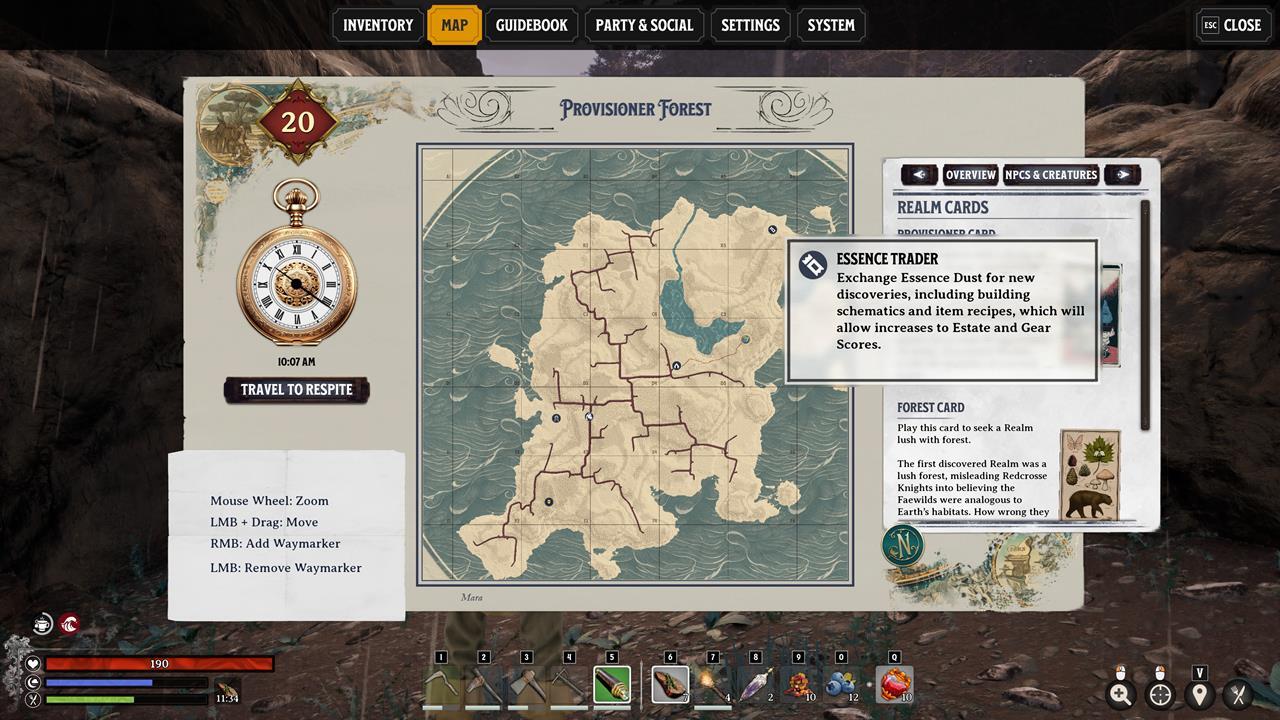
Task: Go to the Settings tab
Action: point(750,25)
